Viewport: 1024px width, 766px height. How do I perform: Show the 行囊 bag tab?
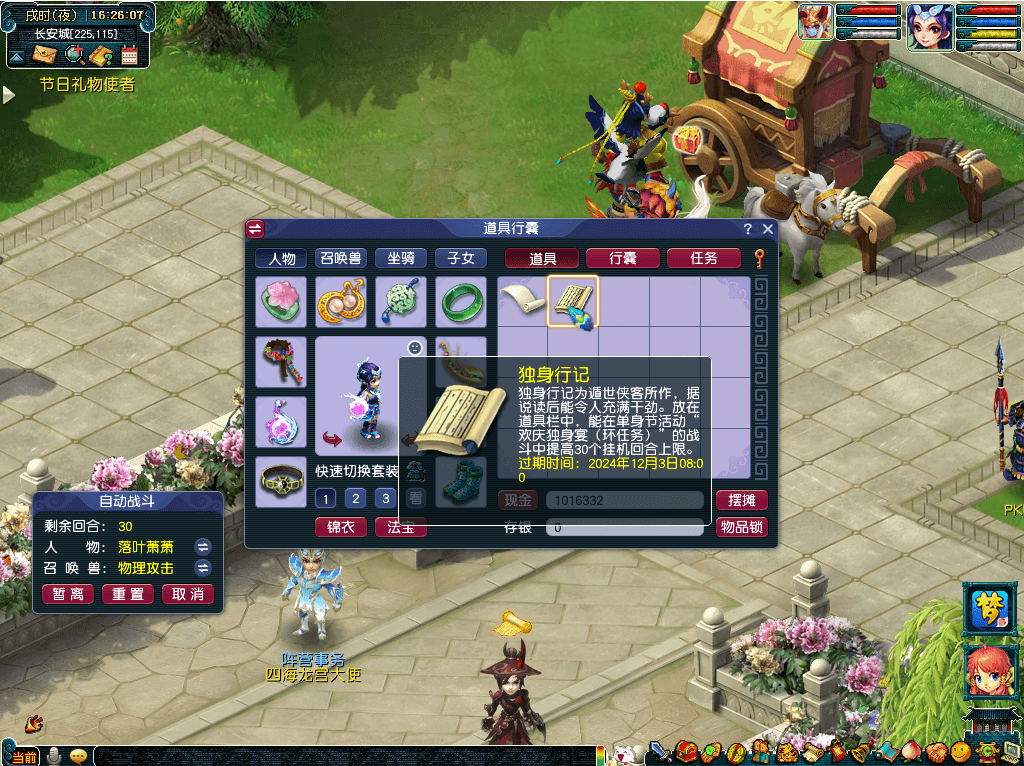coord(623,258)
